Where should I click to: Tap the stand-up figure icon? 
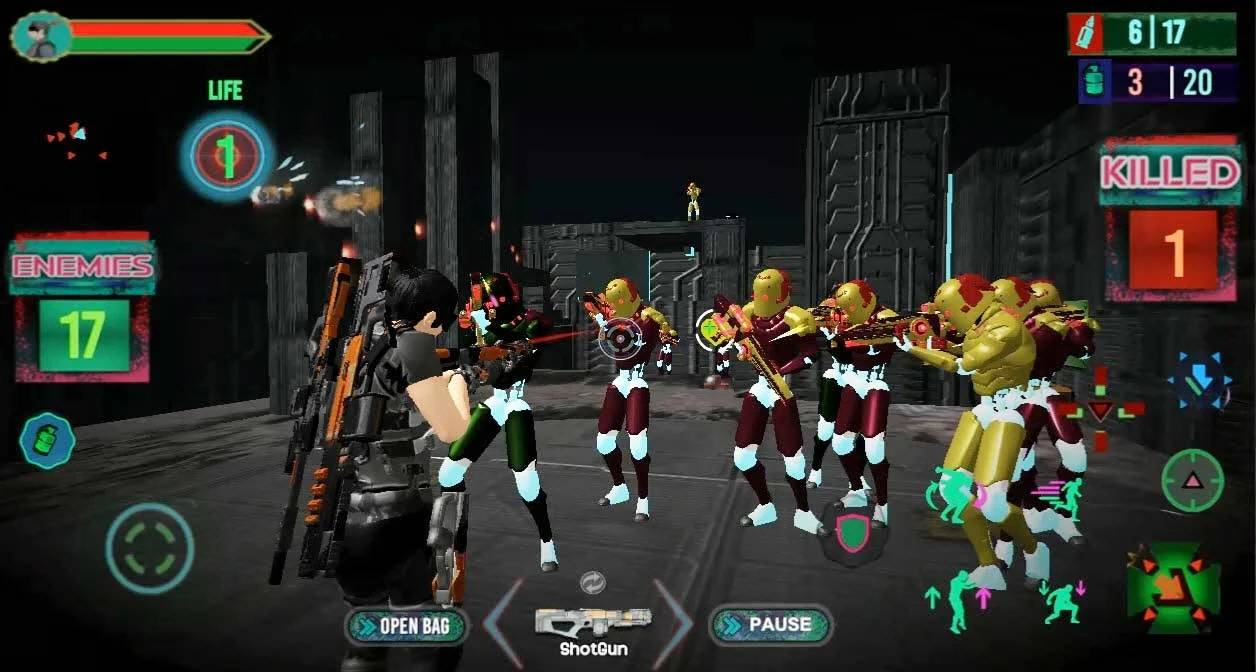point(958,600)
